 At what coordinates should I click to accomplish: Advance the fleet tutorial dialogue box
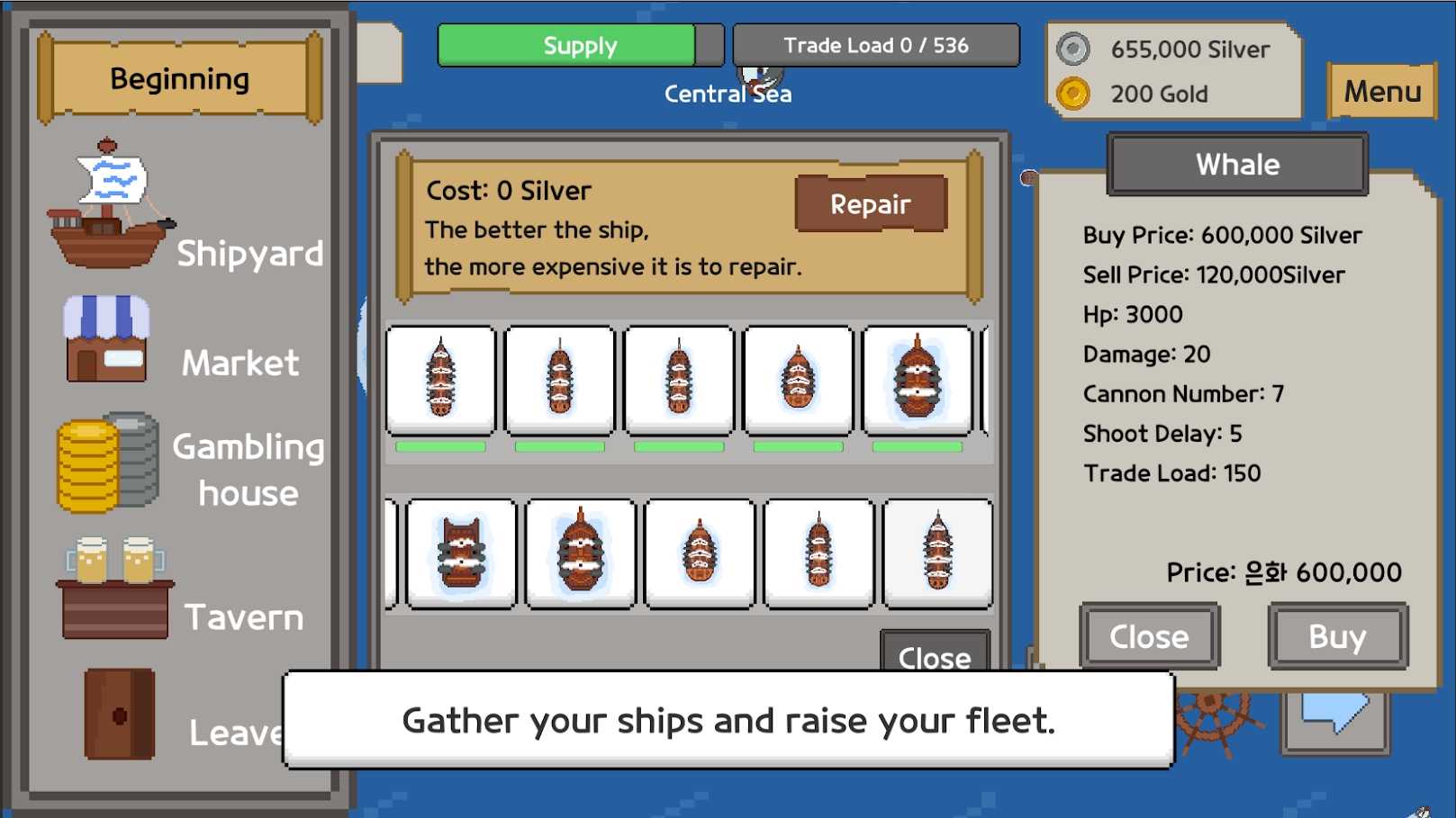click(x=728, y=720)
